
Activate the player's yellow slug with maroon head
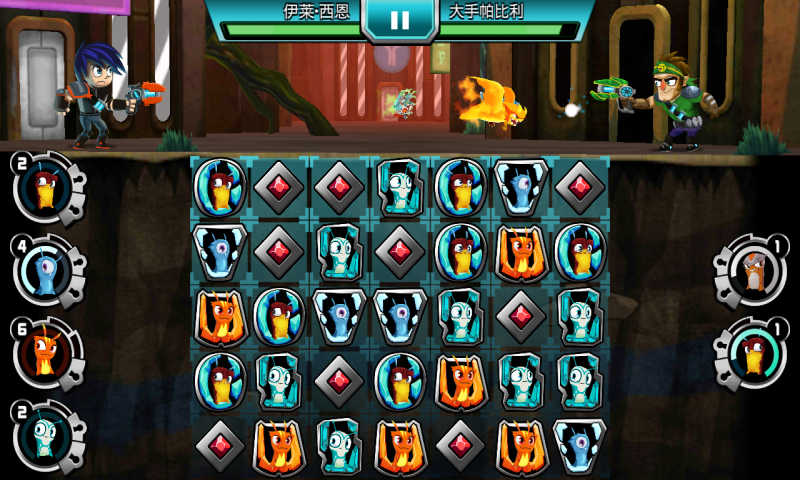pos(45,188)
